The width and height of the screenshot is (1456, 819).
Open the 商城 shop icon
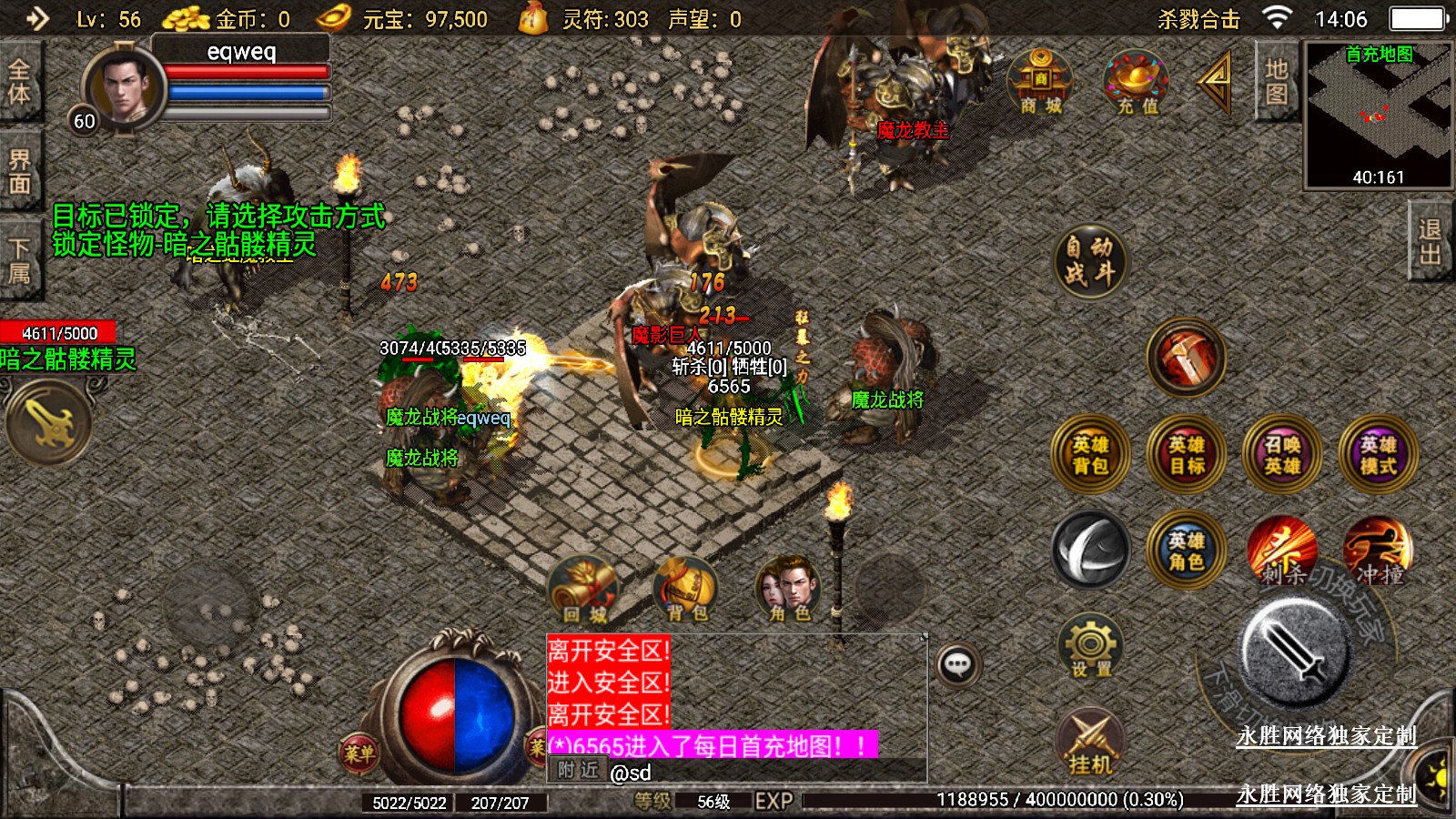click(1040, 83)
